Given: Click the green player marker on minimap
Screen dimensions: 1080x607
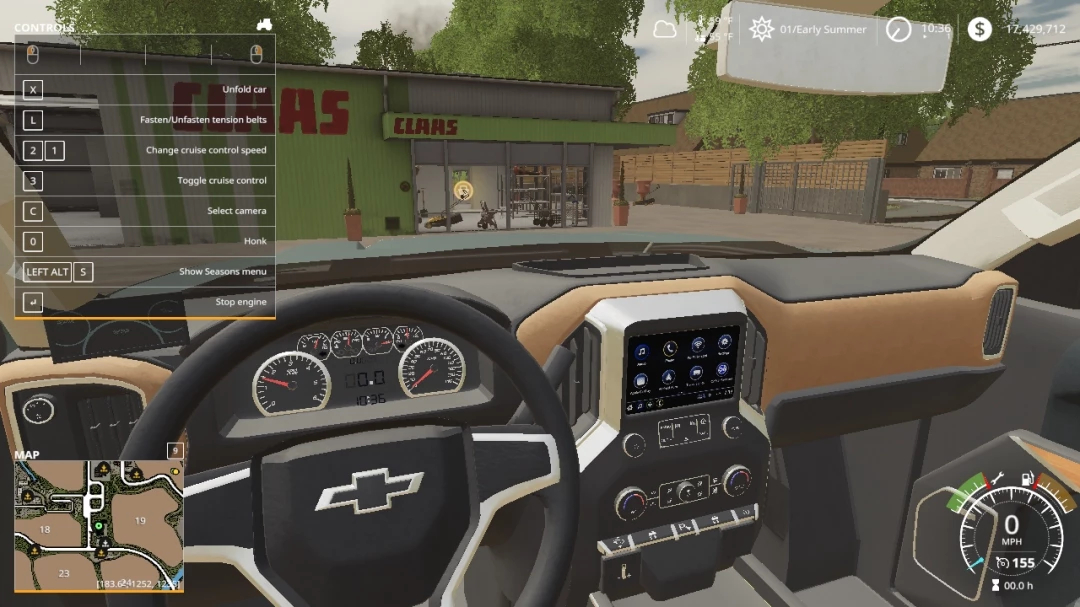Looking at the screenshot, I should 98,525.
